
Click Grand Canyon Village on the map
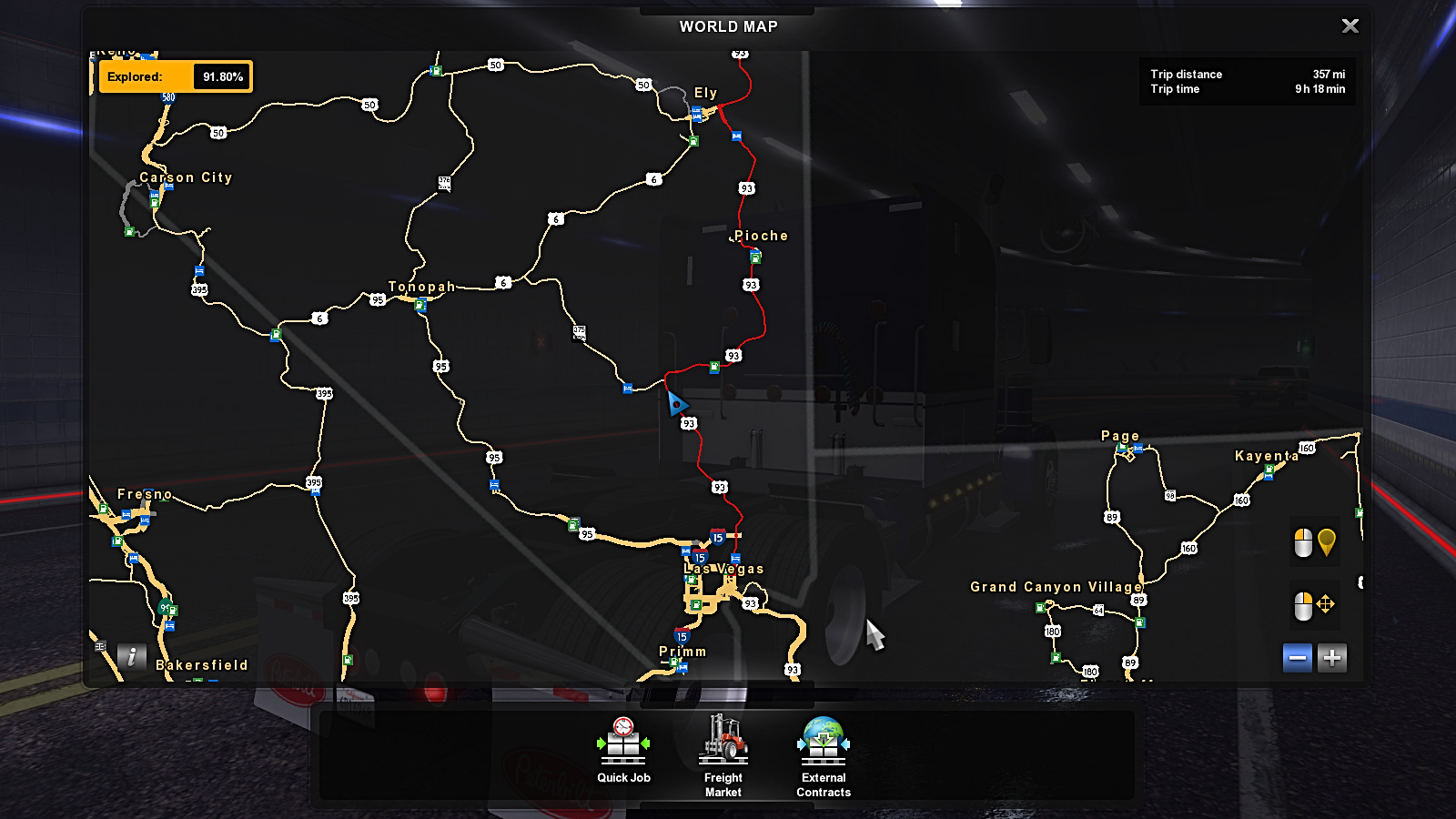coord(1056,587)
